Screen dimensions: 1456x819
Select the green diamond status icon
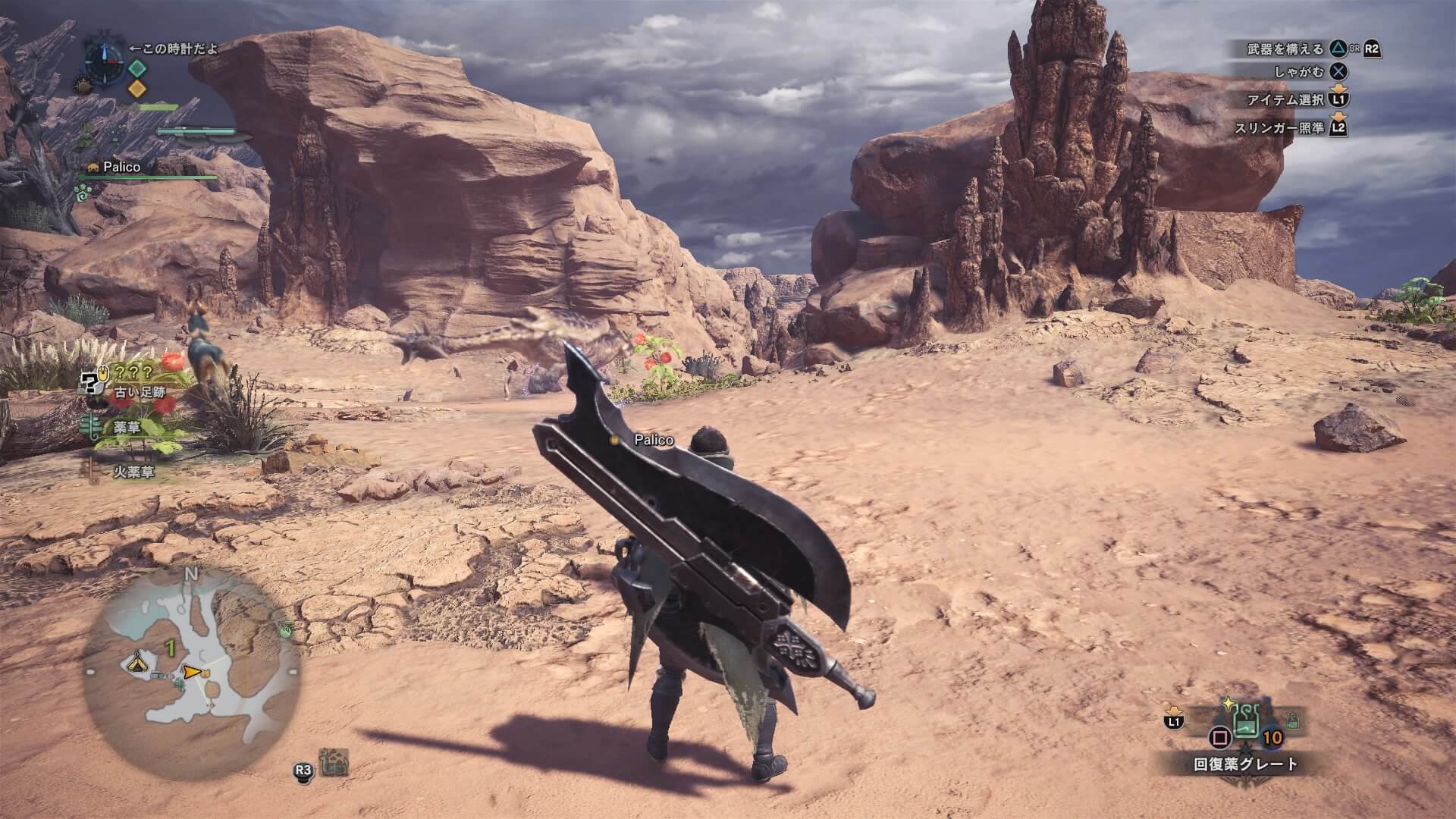136,68
